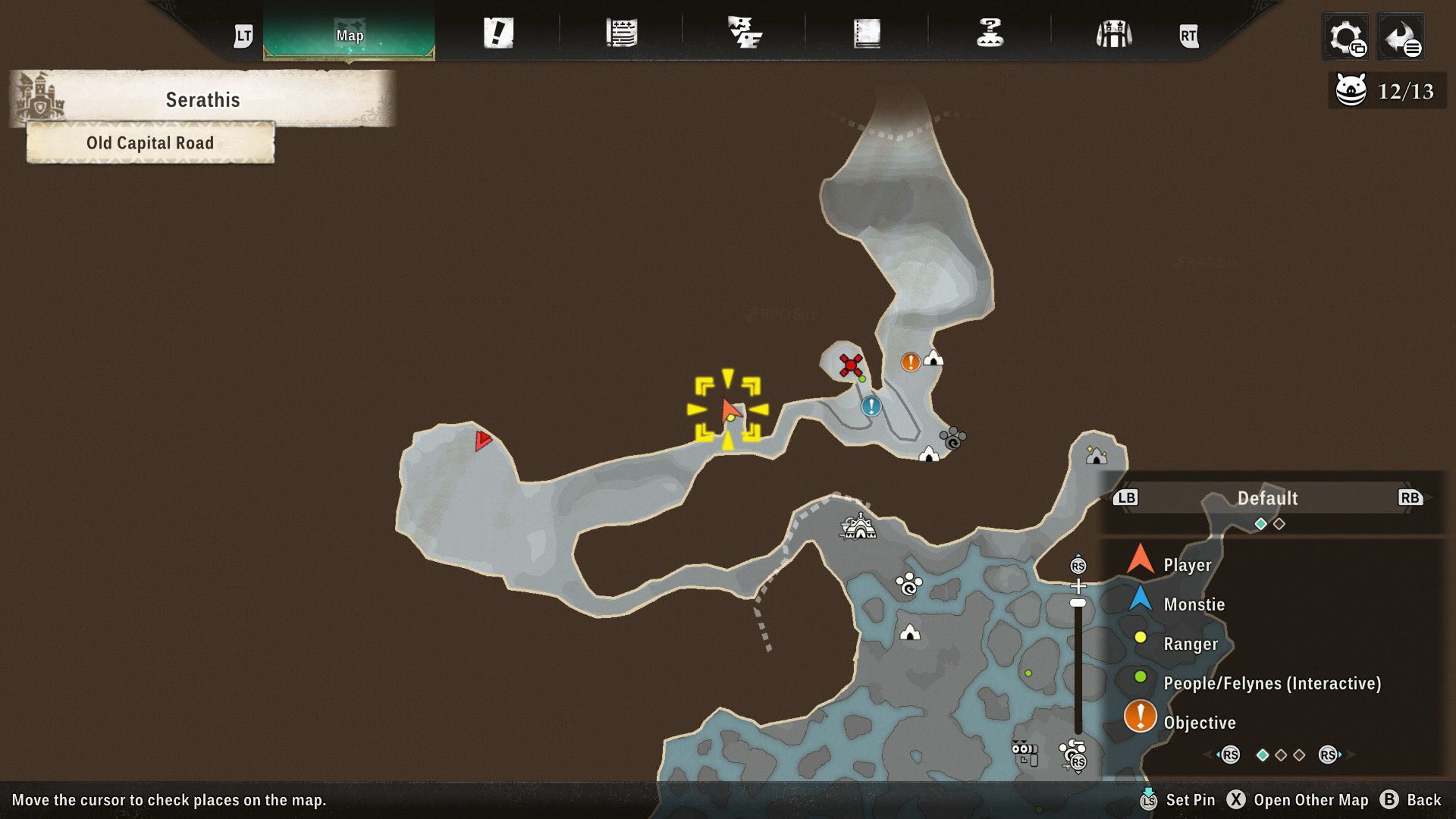
Task: Select the Map tab
Action: (x=349, y=35)
